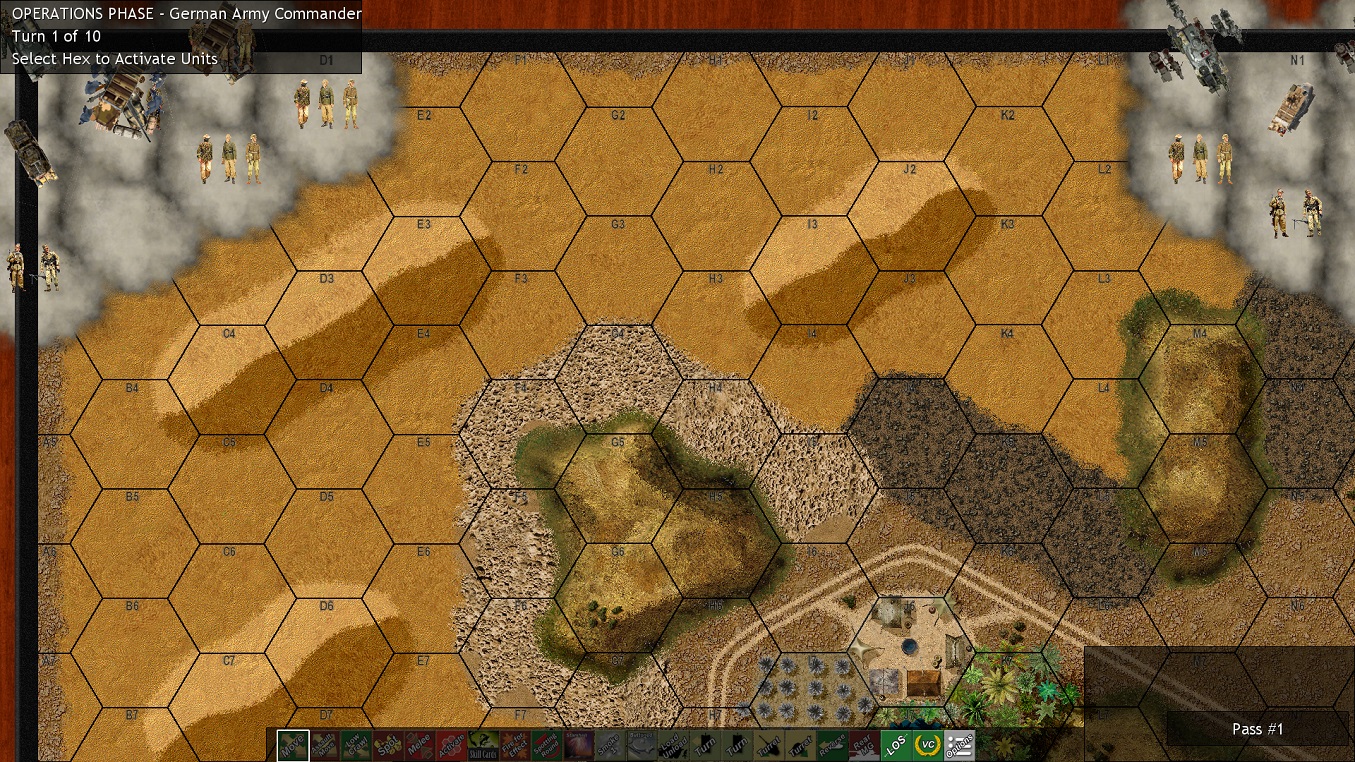The height and width of the screenshot is (762, 1355).
Task: Choose the Spotting Round action
Action: pyautogui.click(x=546, y=746)
